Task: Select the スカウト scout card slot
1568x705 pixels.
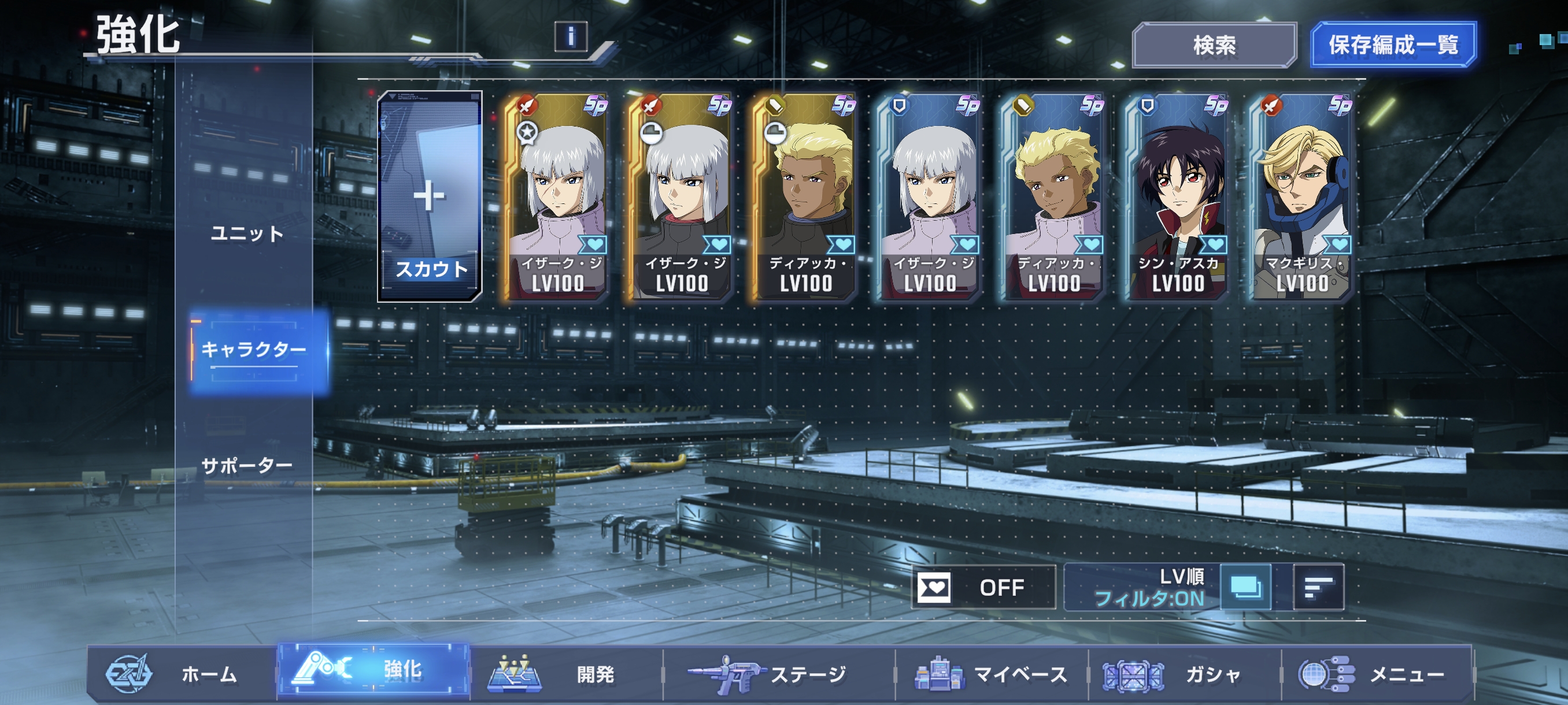Action: [x=430, y=196]
